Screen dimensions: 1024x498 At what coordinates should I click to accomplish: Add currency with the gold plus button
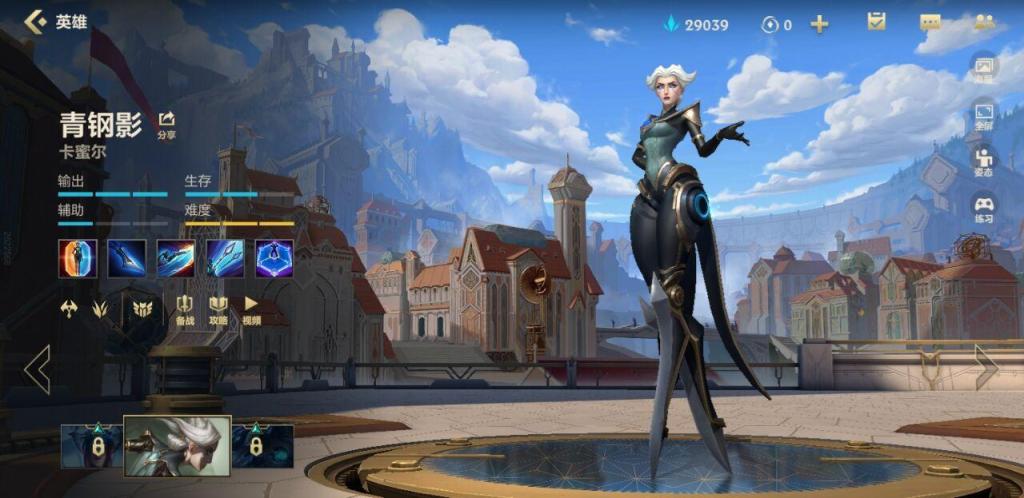tap(819, 24)
